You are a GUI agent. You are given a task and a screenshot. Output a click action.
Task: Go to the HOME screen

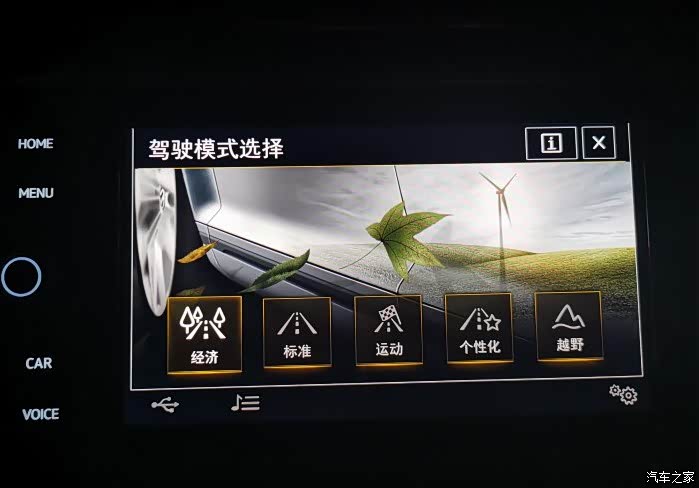tap(35, 144)
